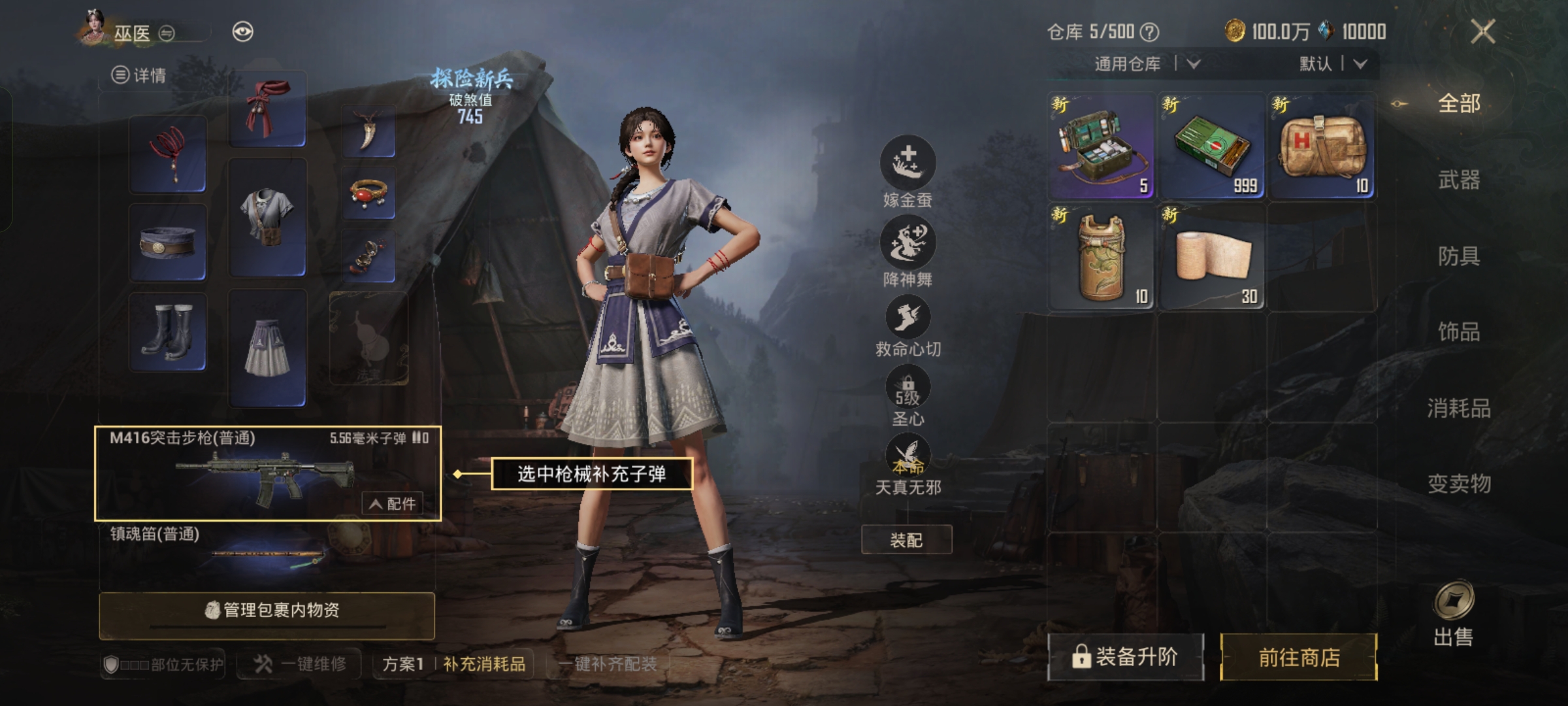
Task: Switch to the 武器 weapons tab
Action: tap(1458, 180)
